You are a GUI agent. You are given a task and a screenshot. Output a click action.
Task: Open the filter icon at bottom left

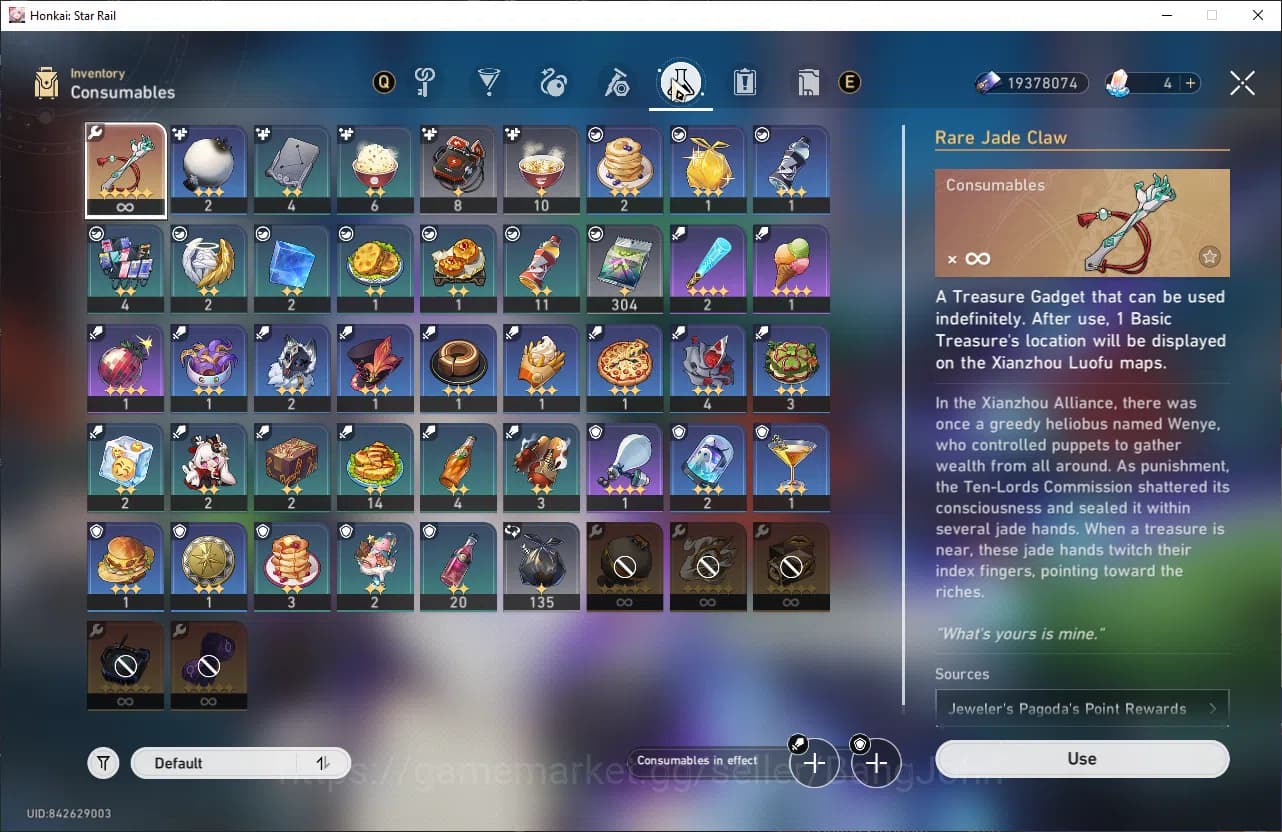pos(103,762)
